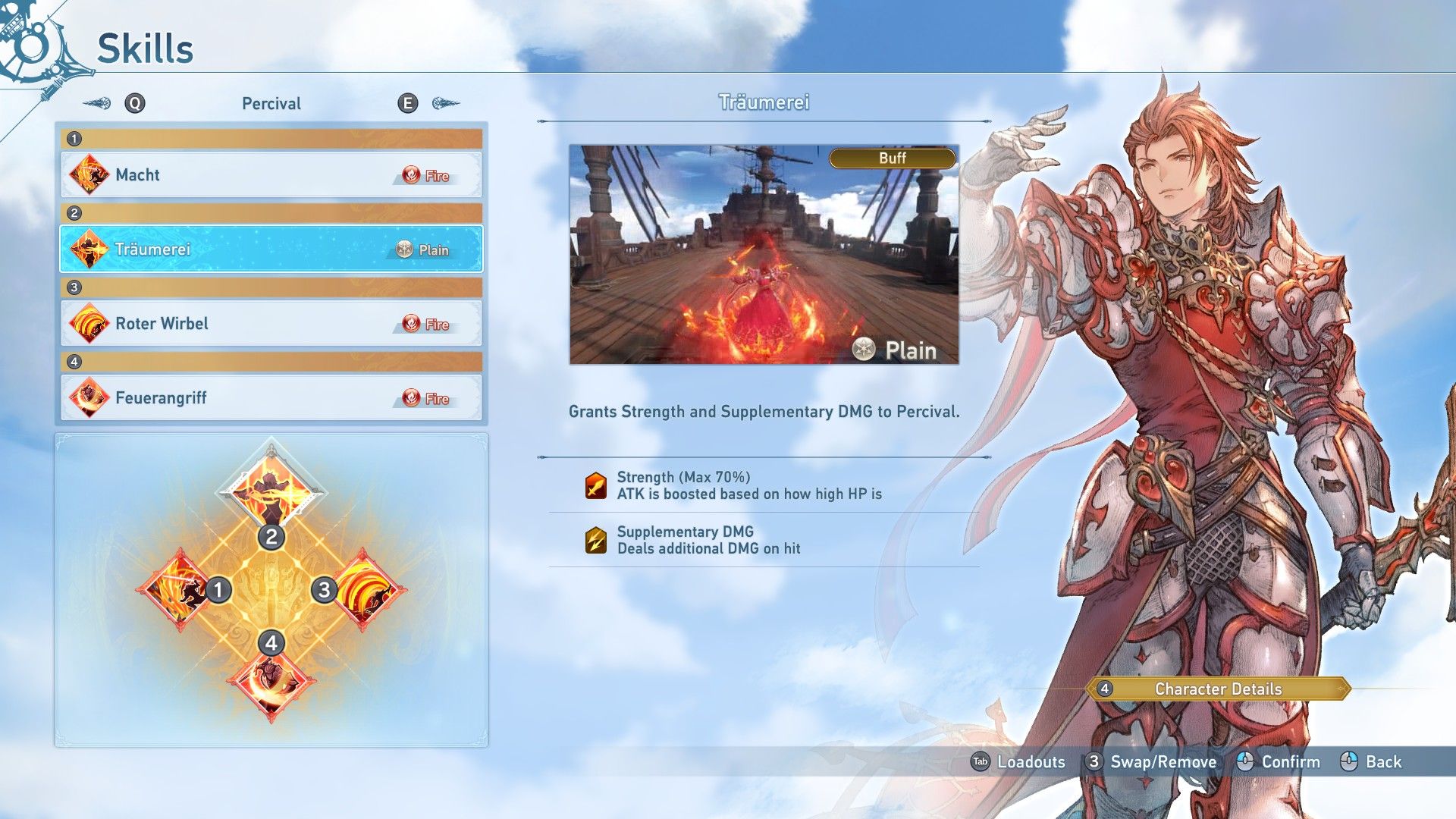1456x819 pixels.
Task: Select the Macht skill icon
Action: 89,174
